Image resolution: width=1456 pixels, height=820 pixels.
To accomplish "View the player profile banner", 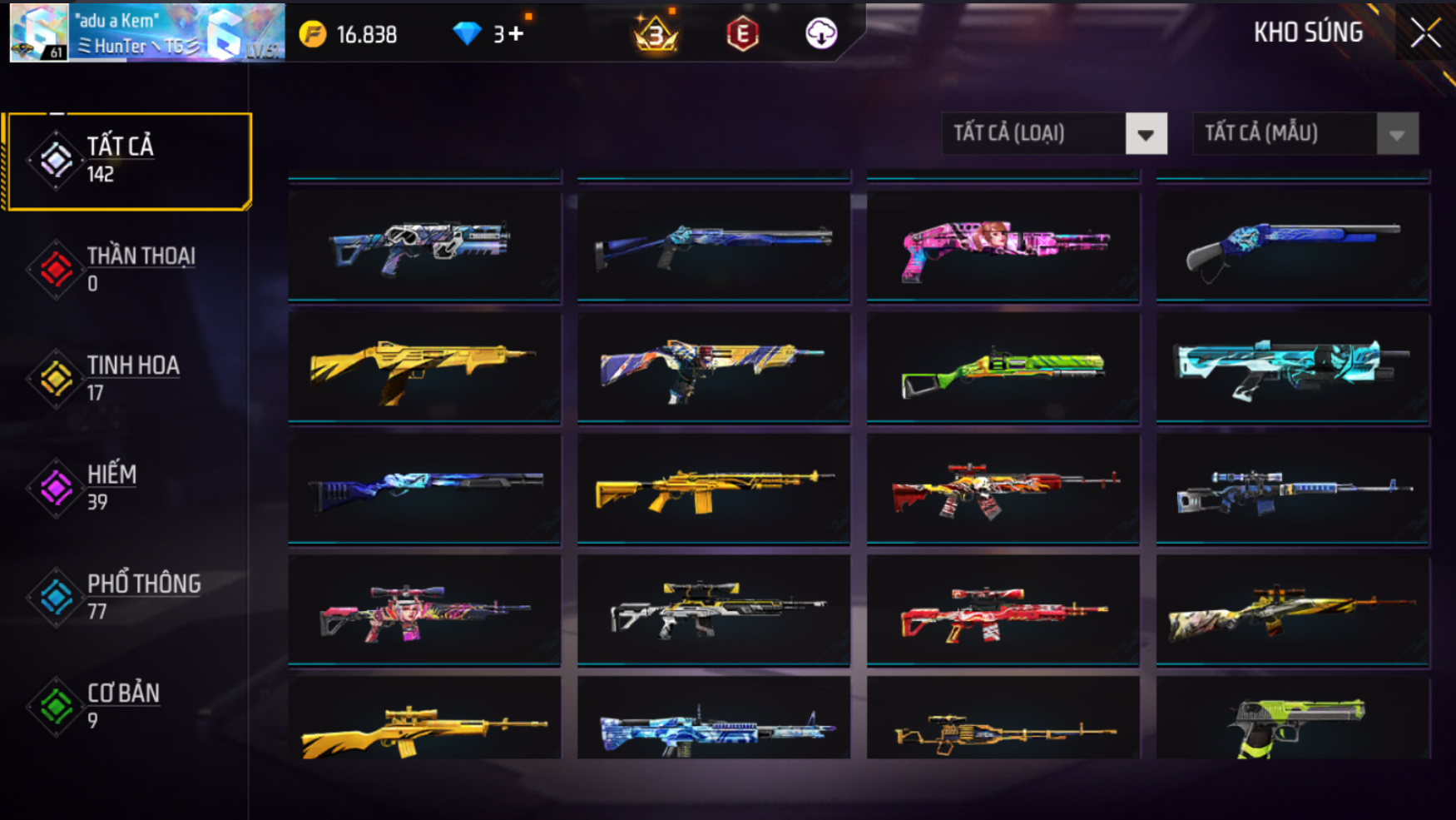I will pos(147,33).
